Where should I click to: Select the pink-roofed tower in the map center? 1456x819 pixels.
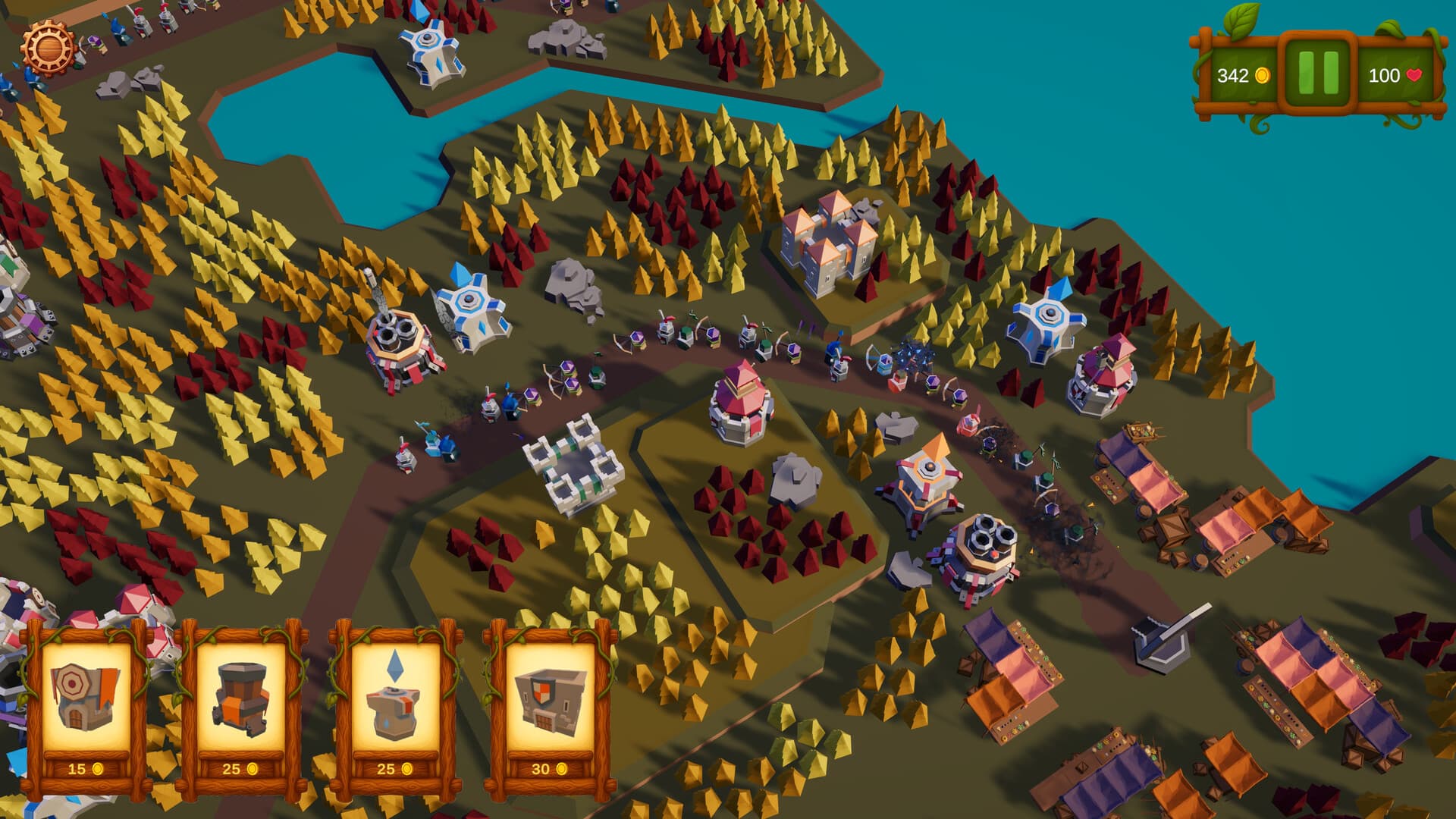coord(739,402)
